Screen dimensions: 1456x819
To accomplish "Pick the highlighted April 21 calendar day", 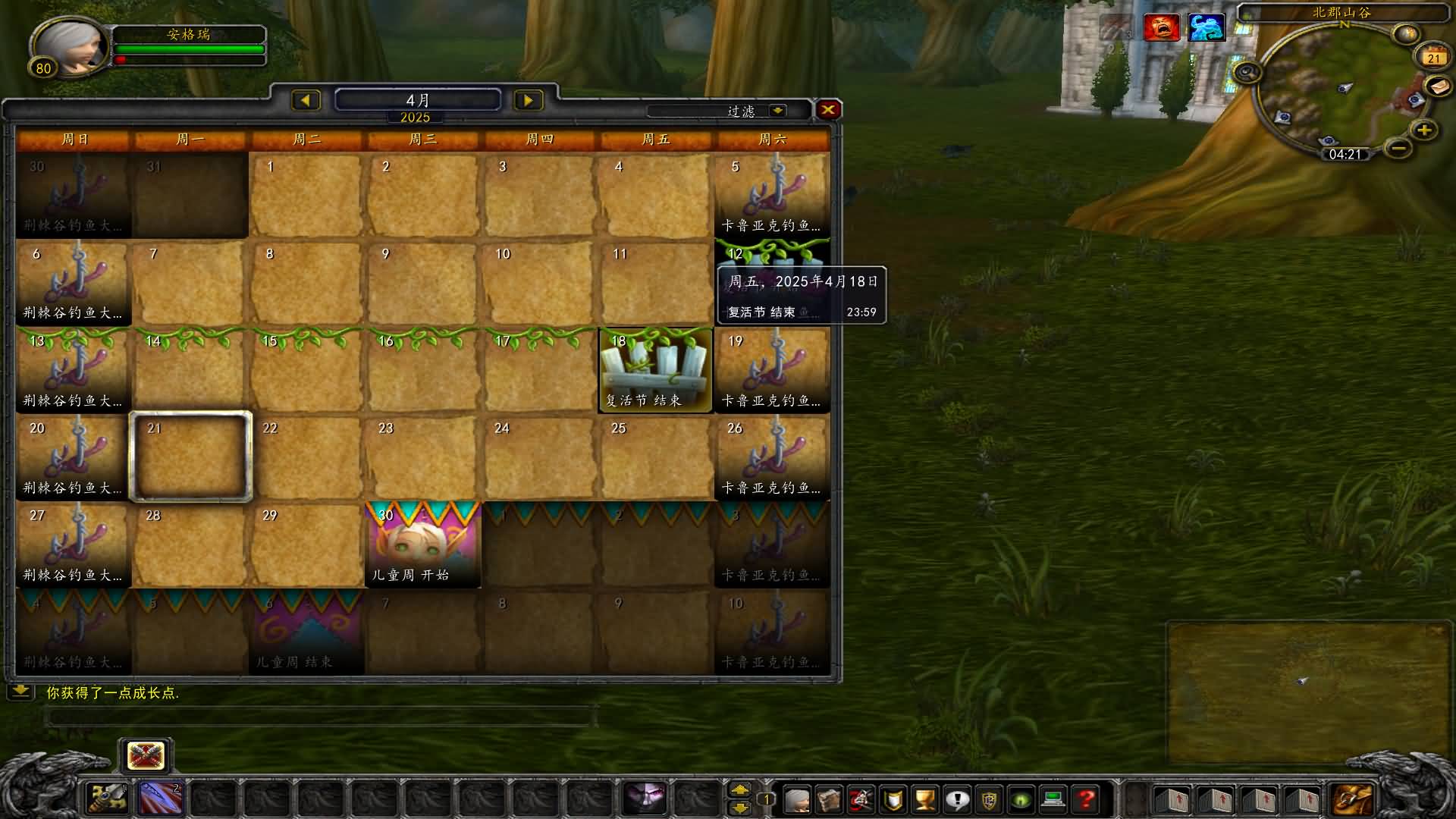I will [x=190, y=457].
